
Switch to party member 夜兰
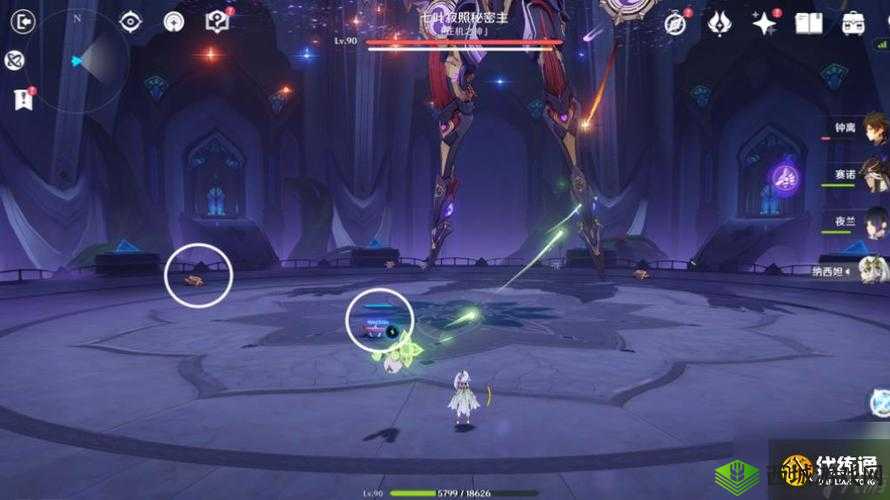point(873,222)
